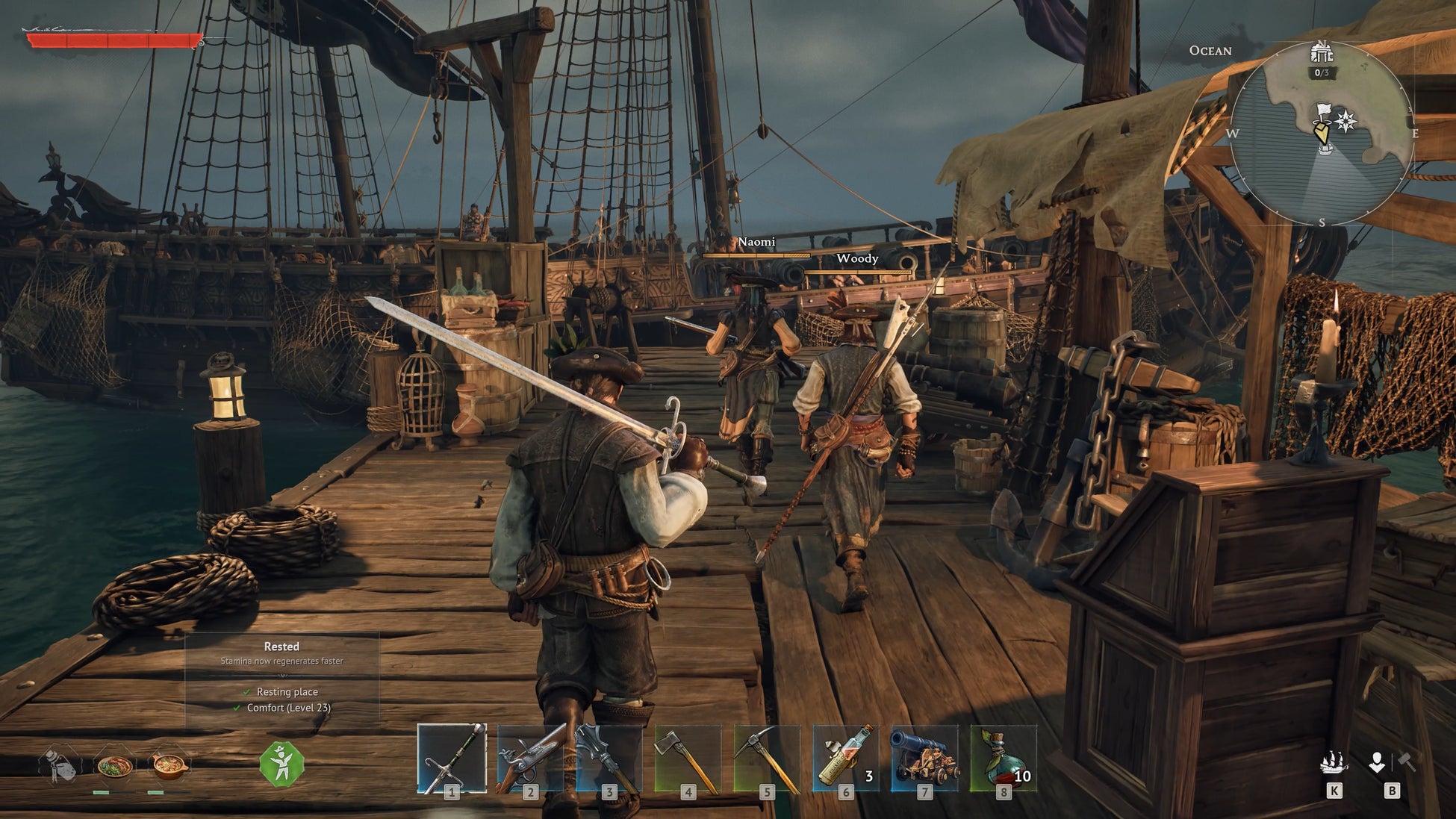Select the greyed-out bottle buff slot
1456x819 pixels.
pyautogui.click(x=60, y=765)
